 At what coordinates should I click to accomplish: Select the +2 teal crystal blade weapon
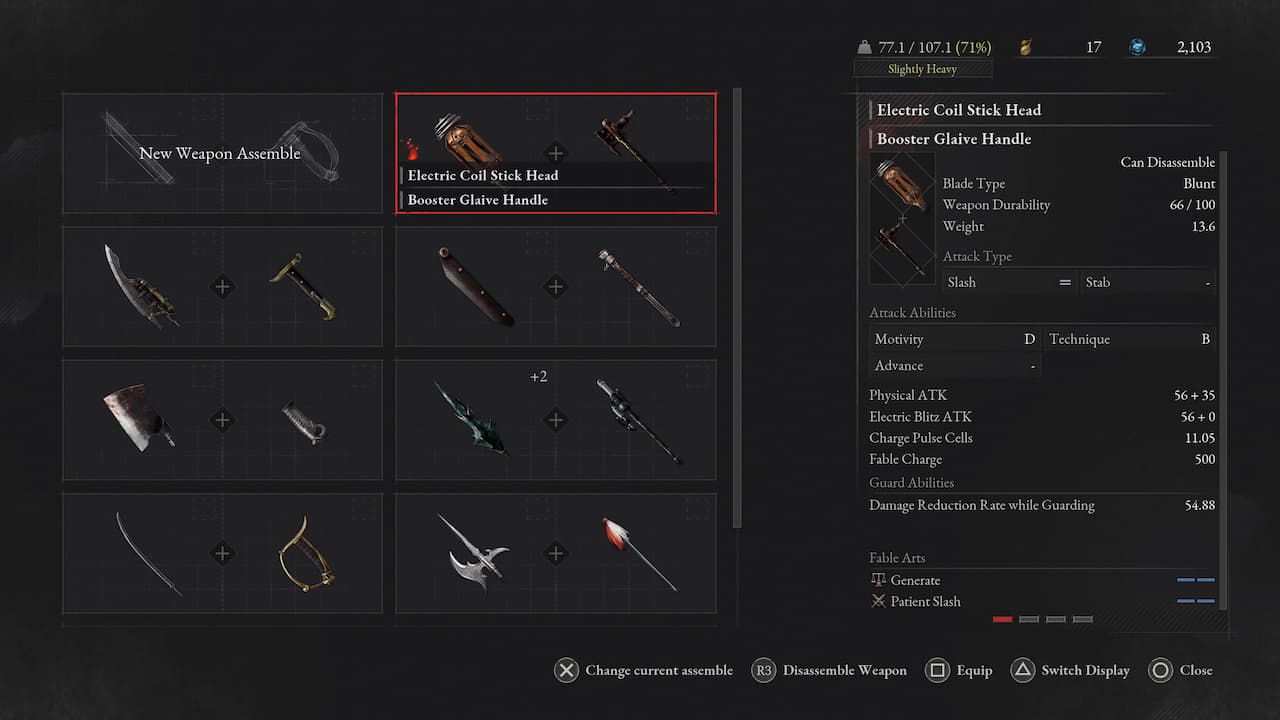556,420
